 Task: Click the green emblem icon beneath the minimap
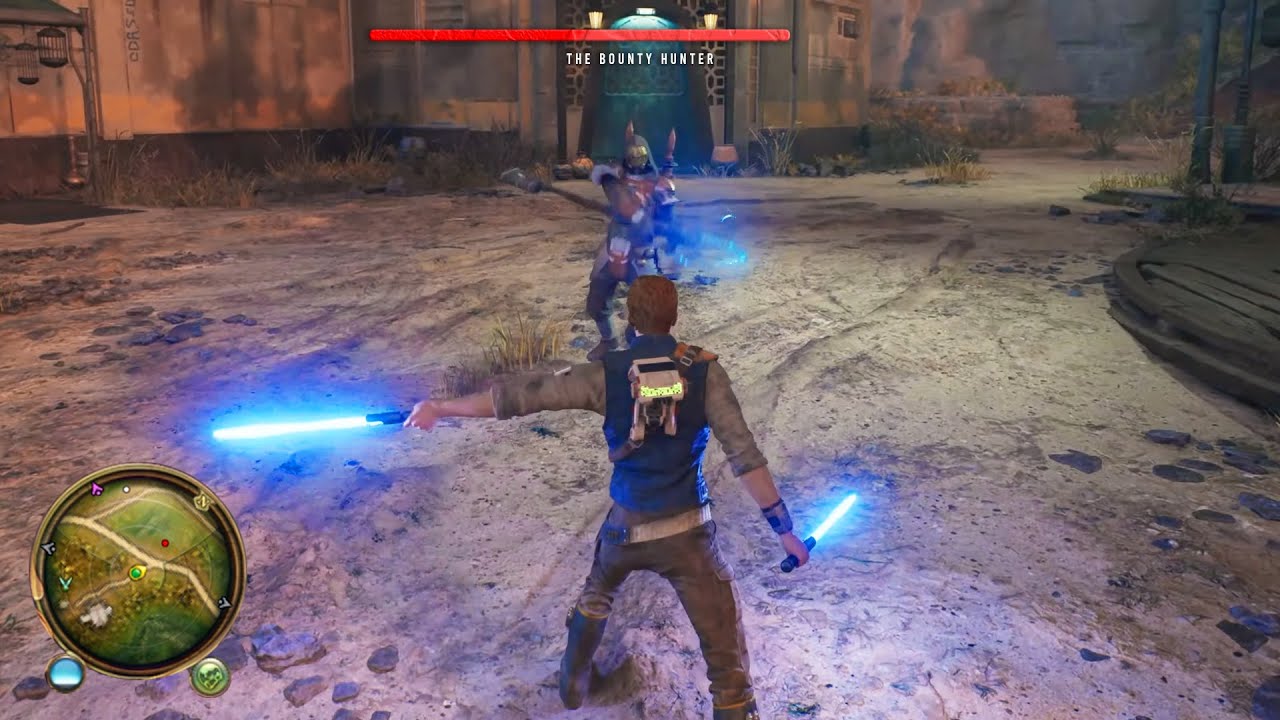[209, 677]
